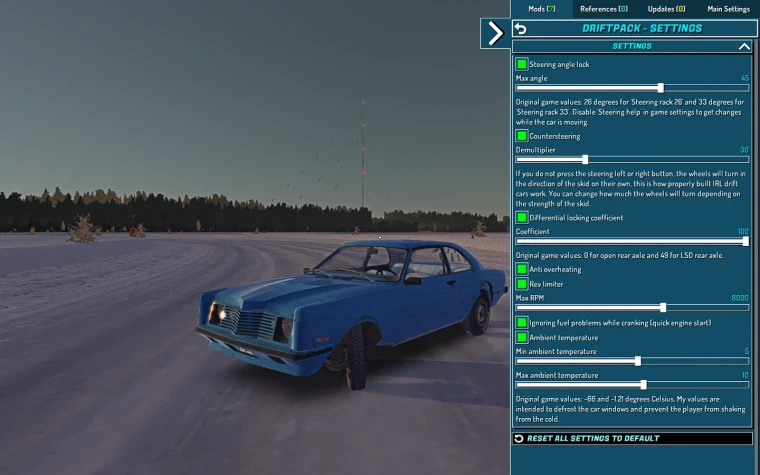Toggle Differential locking coefficient checkbox
The width and height of the screenshot is (760, 475).
522,217
